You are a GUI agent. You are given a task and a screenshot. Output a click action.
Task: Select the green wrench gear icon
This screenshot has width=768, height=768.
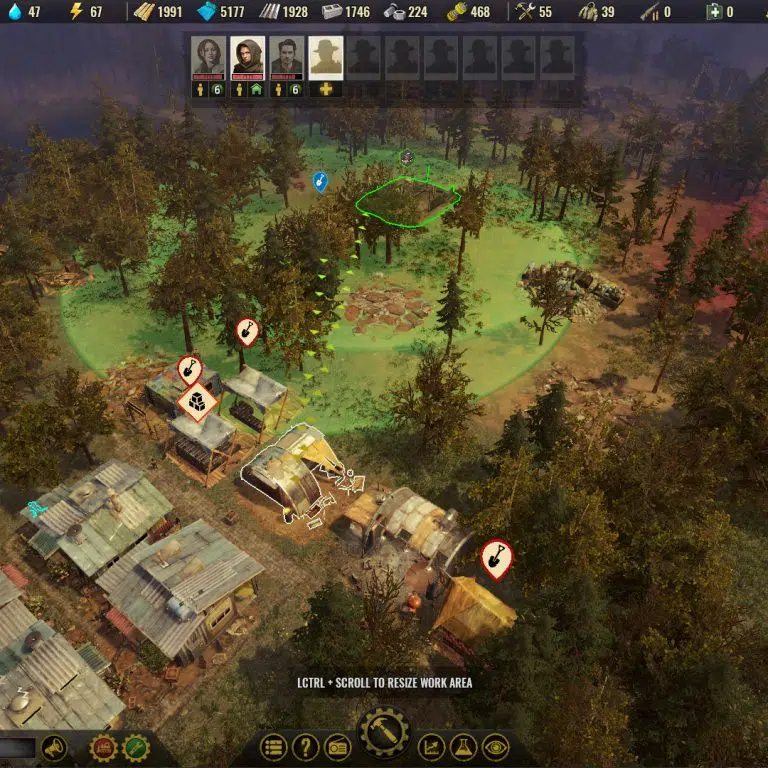pos(135,747)
